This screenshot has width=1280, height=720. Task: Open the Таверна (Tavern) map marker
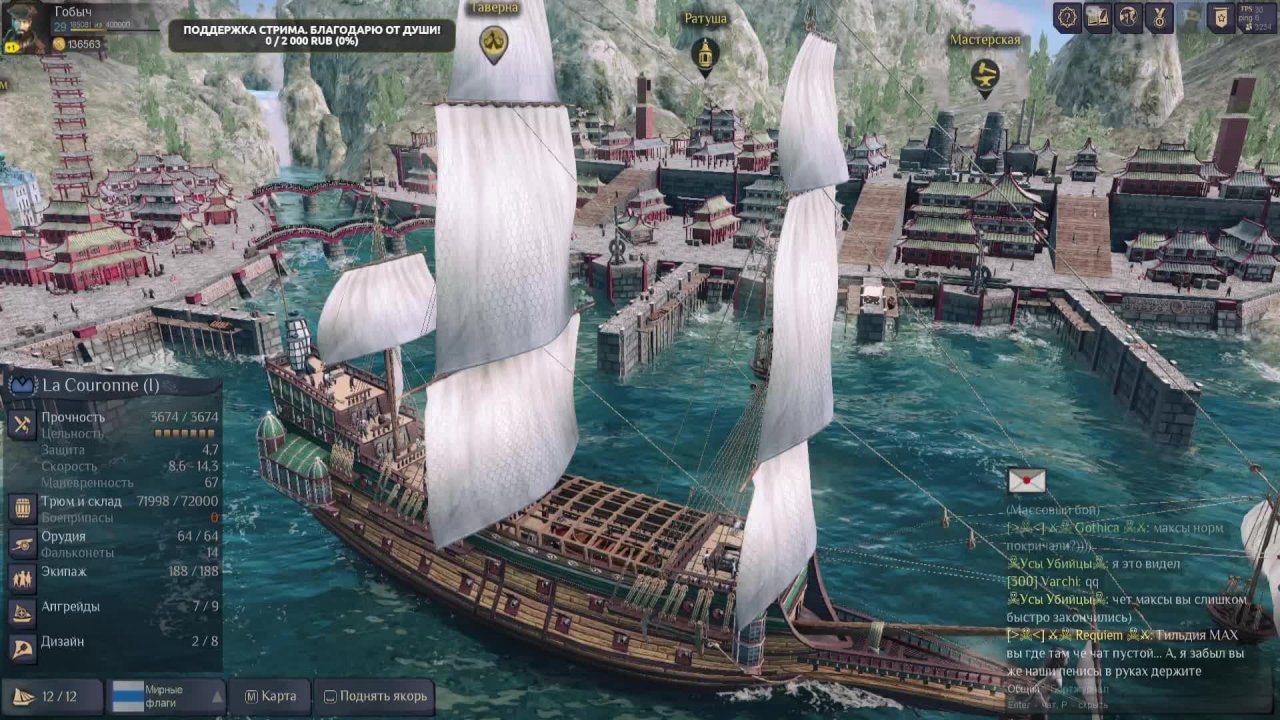click(x=493, y=42)
